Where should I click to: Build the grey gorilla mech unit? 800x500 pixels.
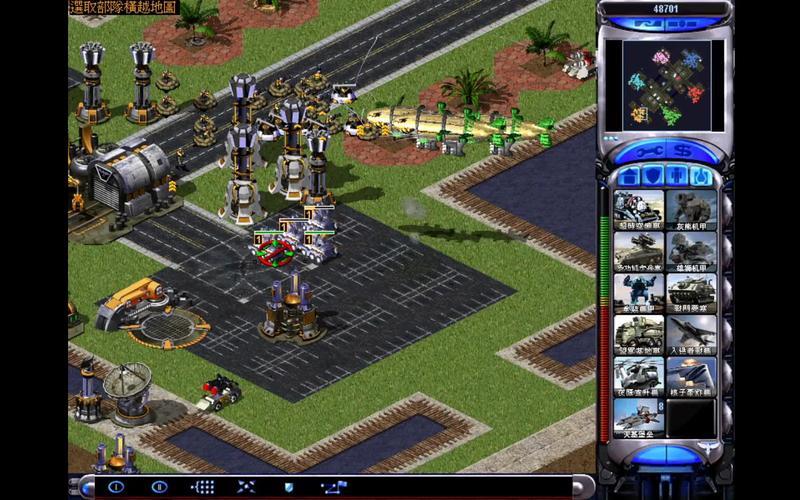[x=692, y=210]
